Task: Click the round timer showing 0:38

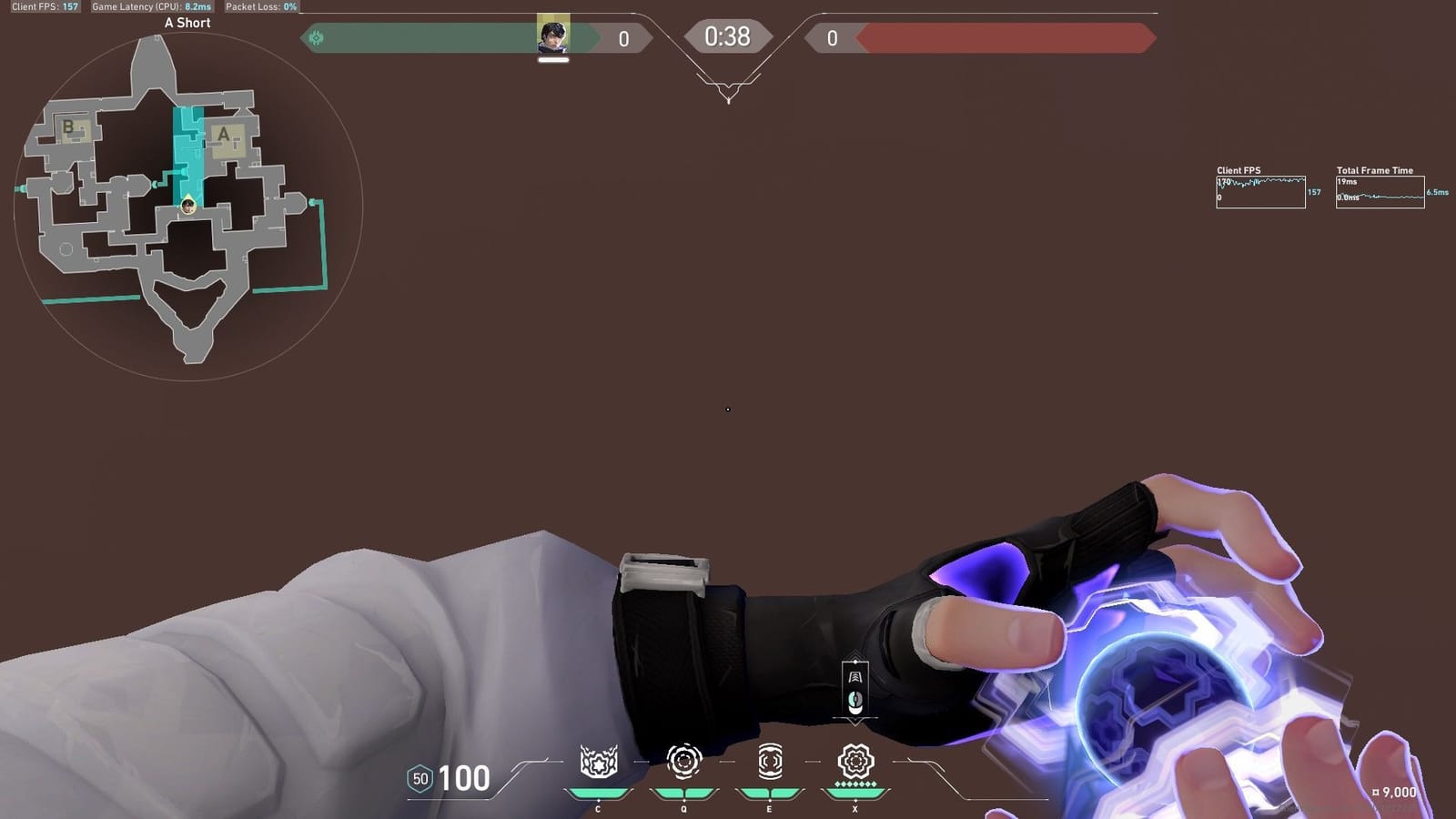Action: tap(727, 37)
